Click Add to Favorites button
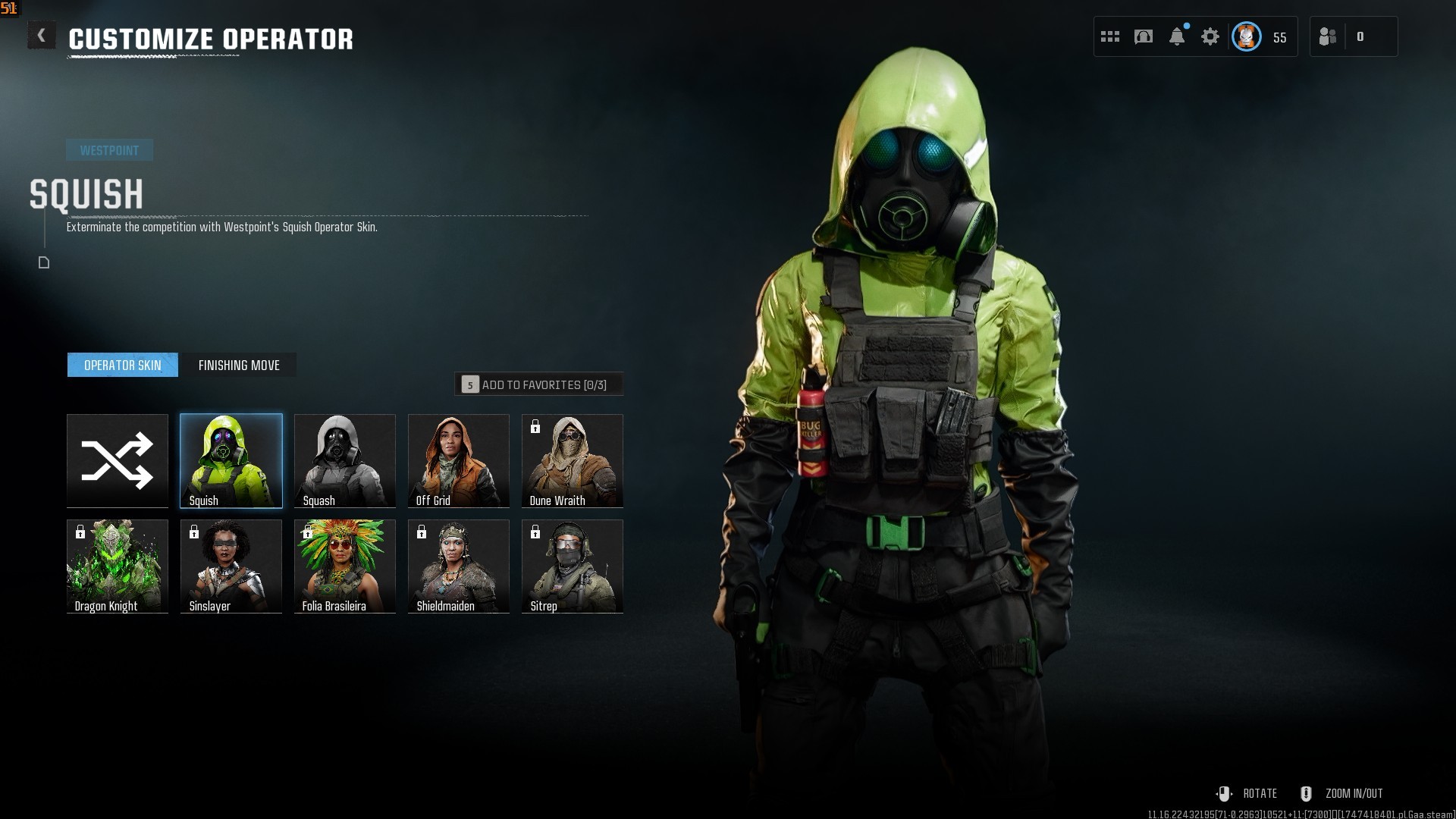 [538, 384]
